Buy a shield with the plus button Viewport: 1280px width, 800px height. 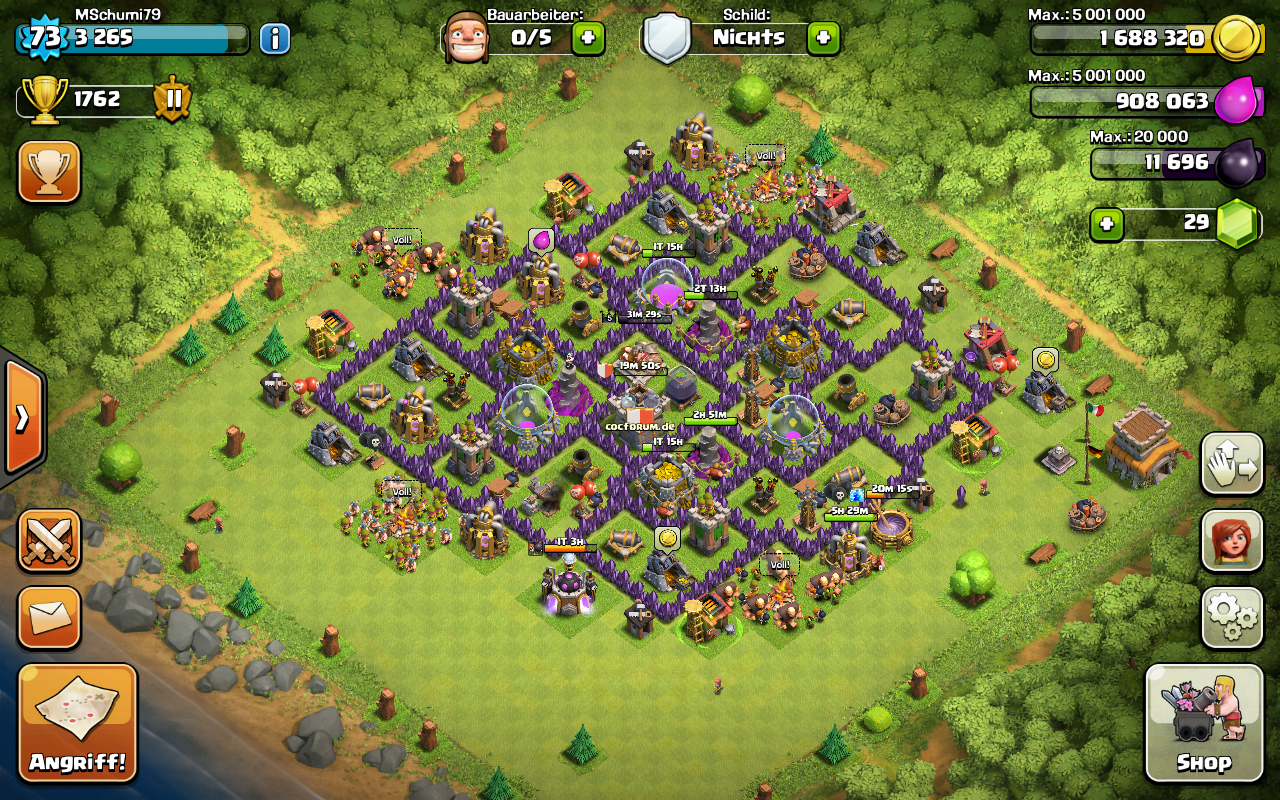point(823,38)
